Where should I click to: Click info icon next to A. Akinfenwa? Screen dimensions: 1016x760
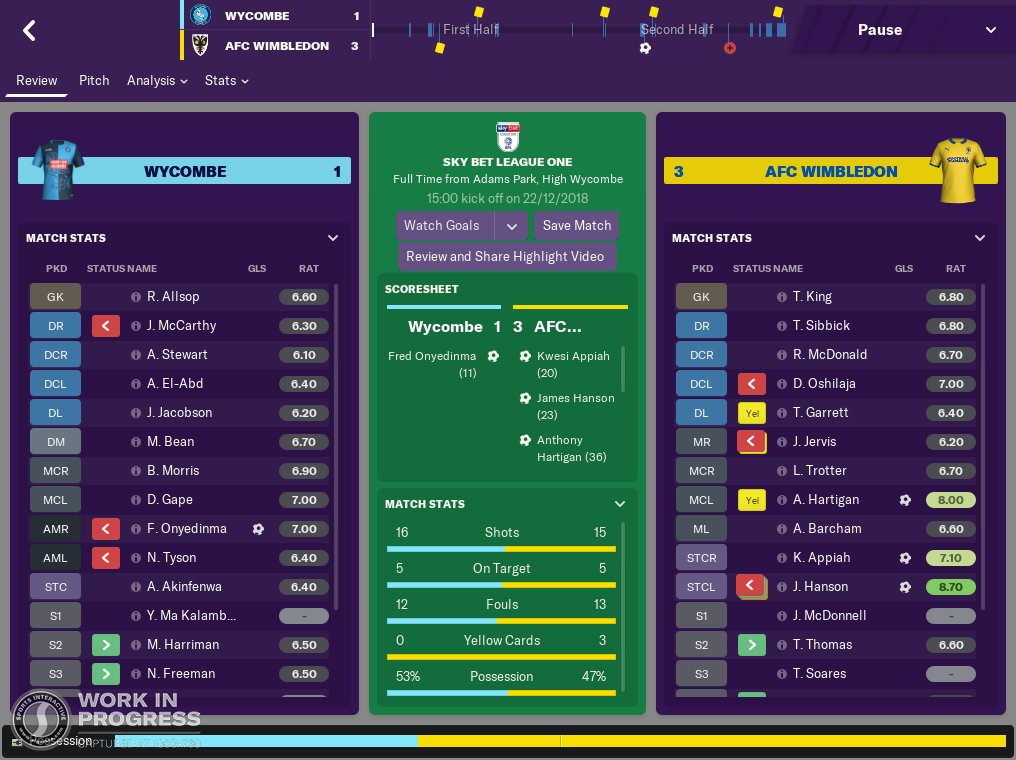[136, 586]
